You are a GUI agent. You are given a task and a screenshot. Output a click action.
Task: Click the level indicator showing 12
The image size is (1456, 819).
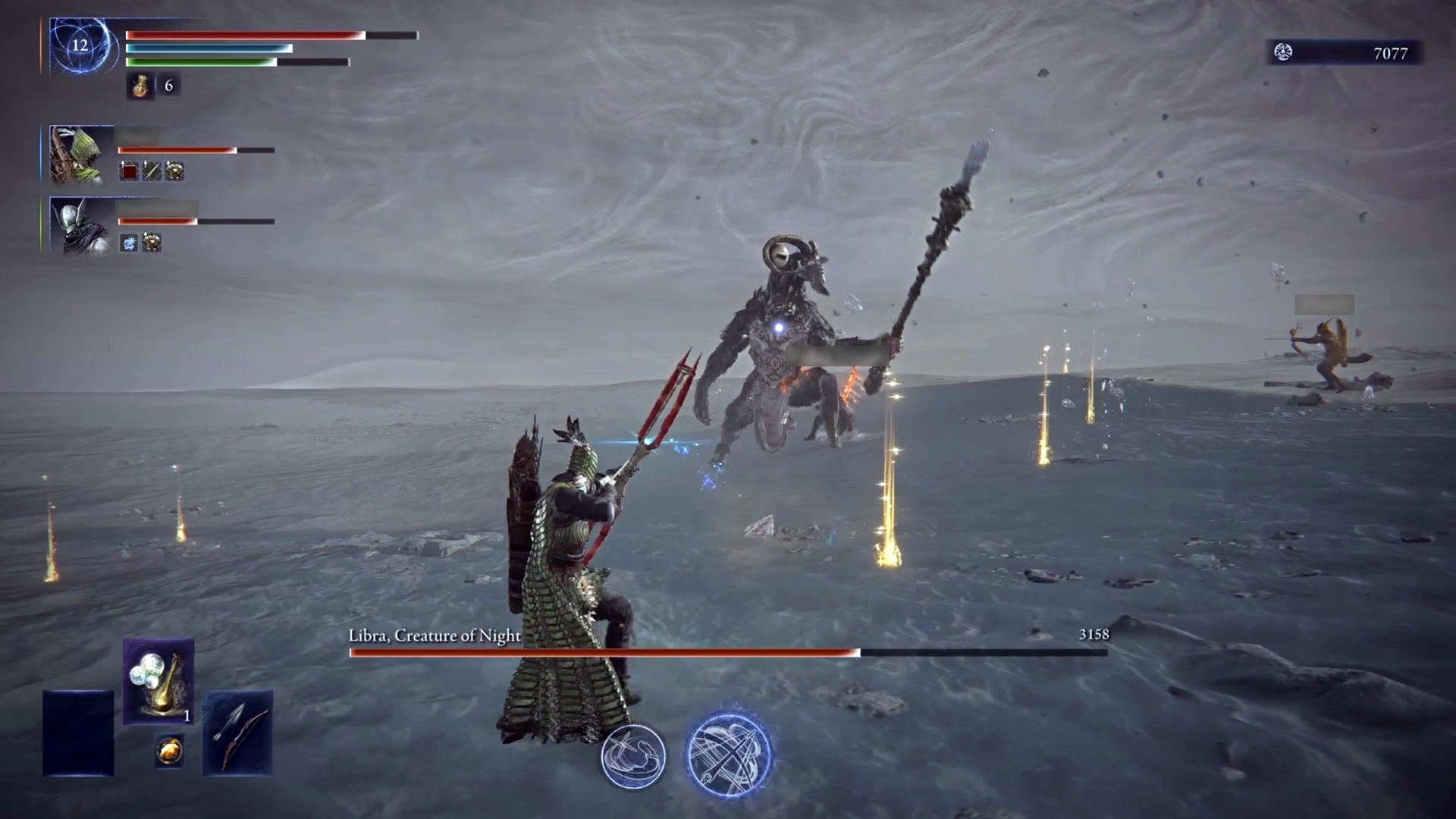(x=79, y=47)
